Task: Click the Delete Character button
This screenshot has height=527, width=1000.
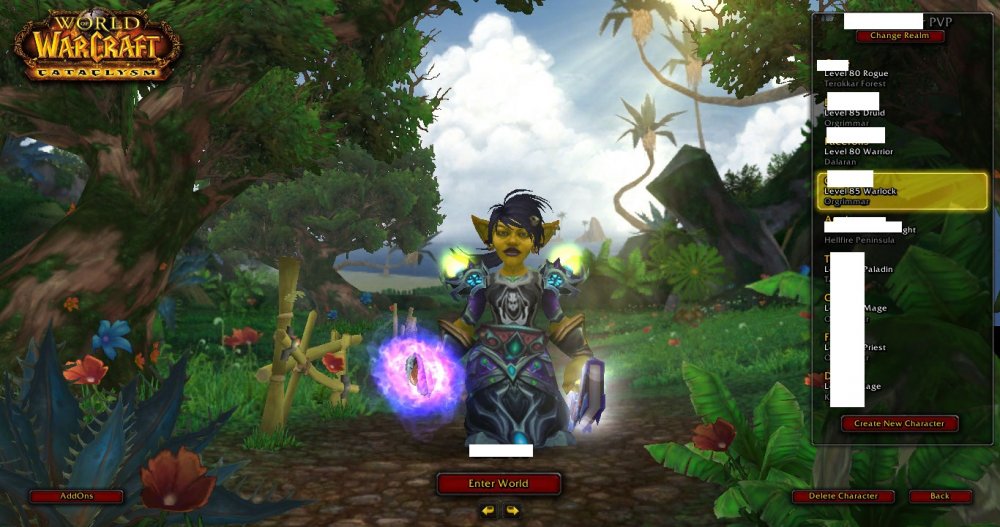Action: click(x=843, y=496)
